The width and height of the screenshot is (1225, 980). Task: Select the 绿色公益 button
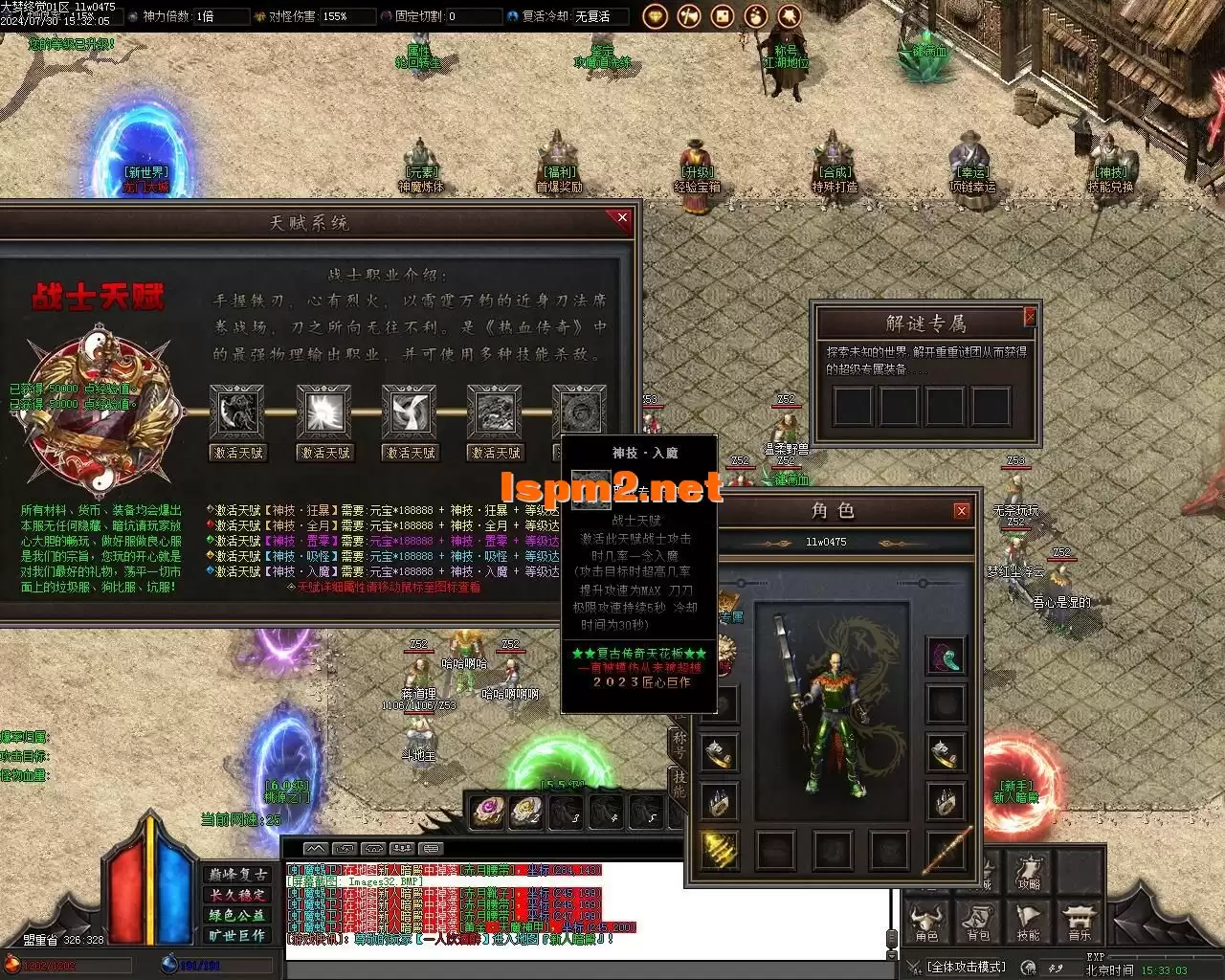click(x=237, y=915)
